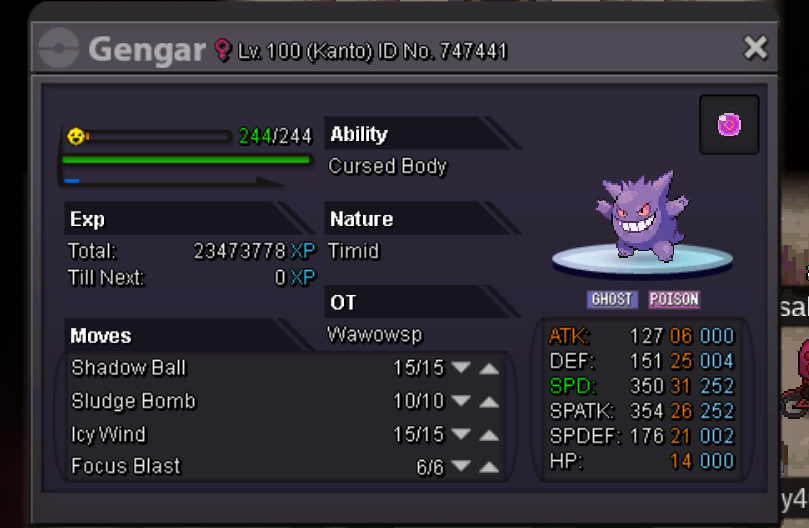Viewport: 809px width, 528px height.
Task: Move Shadow Ball up in the list
Action: point(489,368)
